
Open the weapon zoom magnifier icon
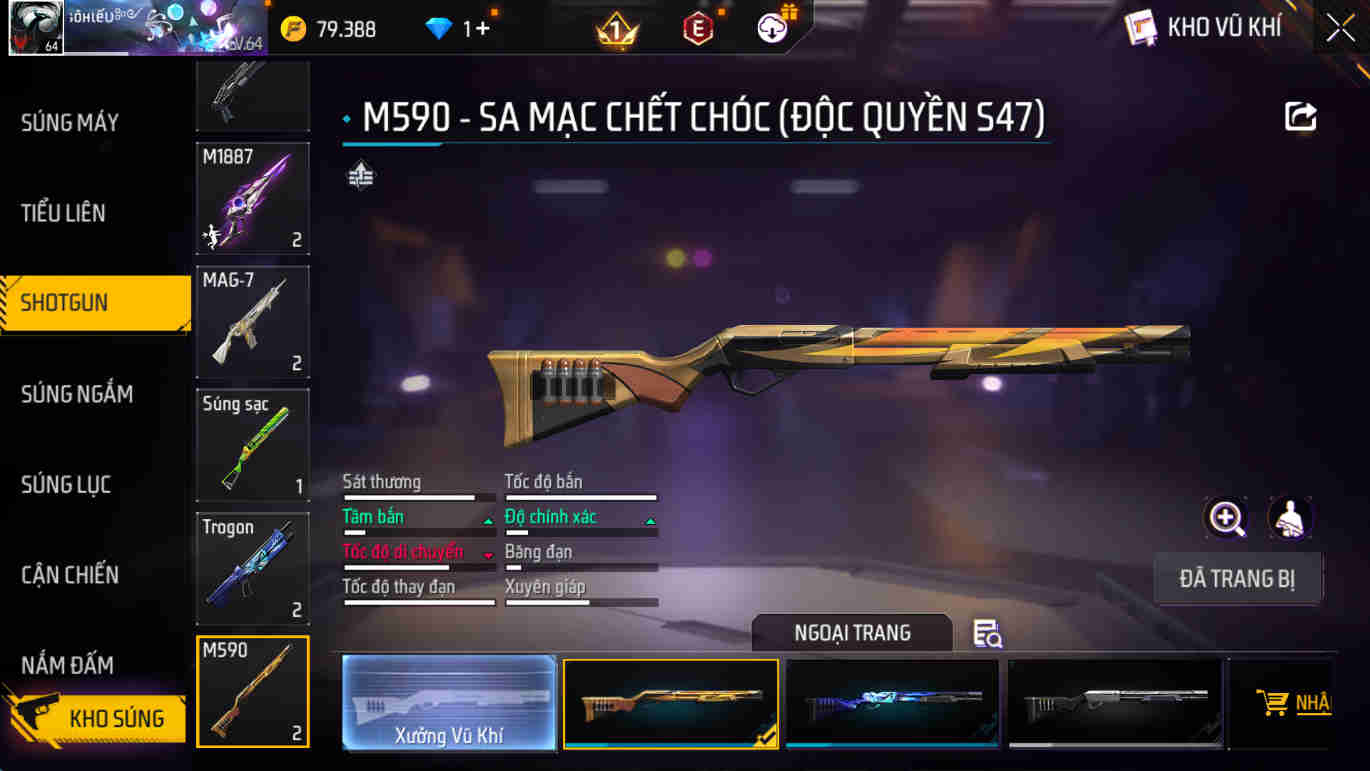click(x=1227, y=519)
